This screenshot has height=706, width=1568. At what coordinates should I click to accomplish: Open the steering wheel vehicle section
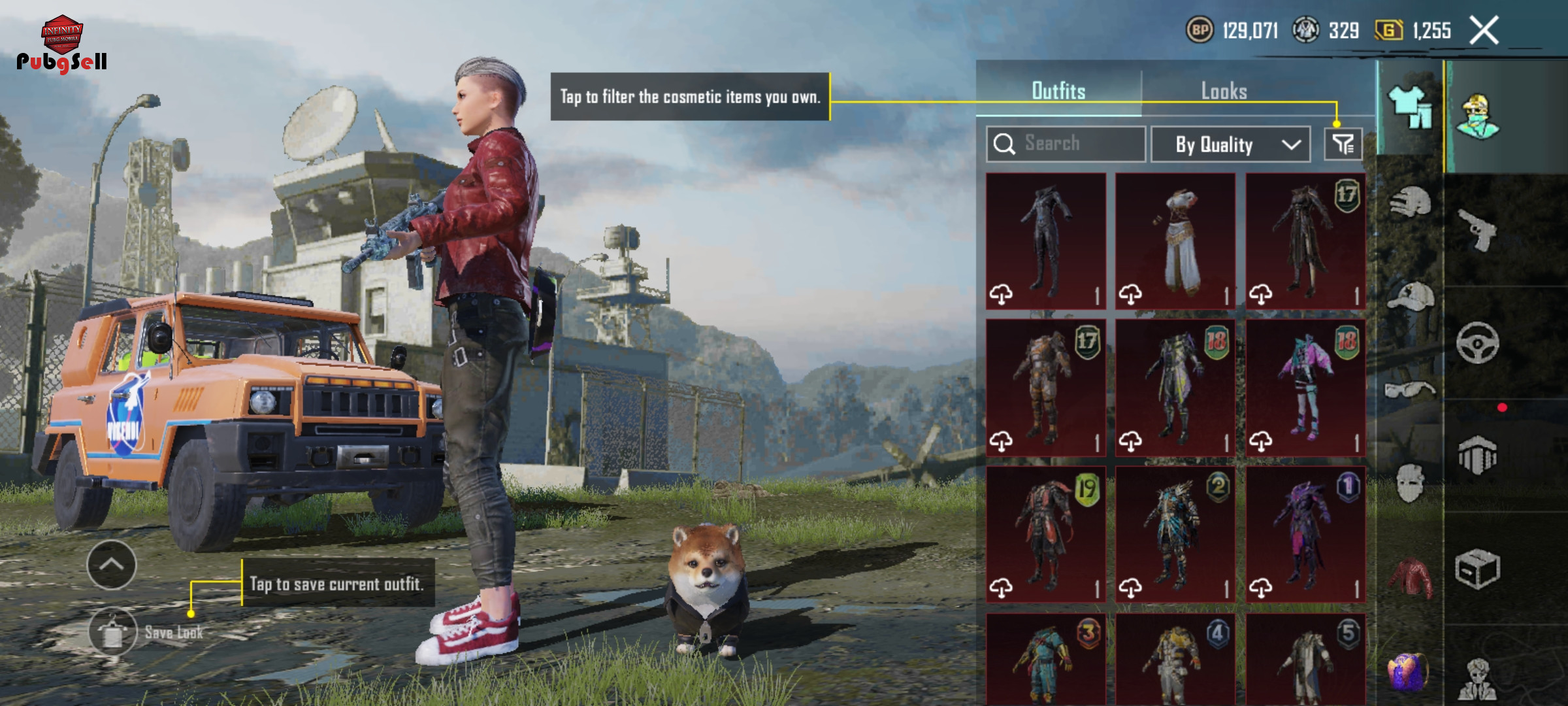(x=1477, y=343)
